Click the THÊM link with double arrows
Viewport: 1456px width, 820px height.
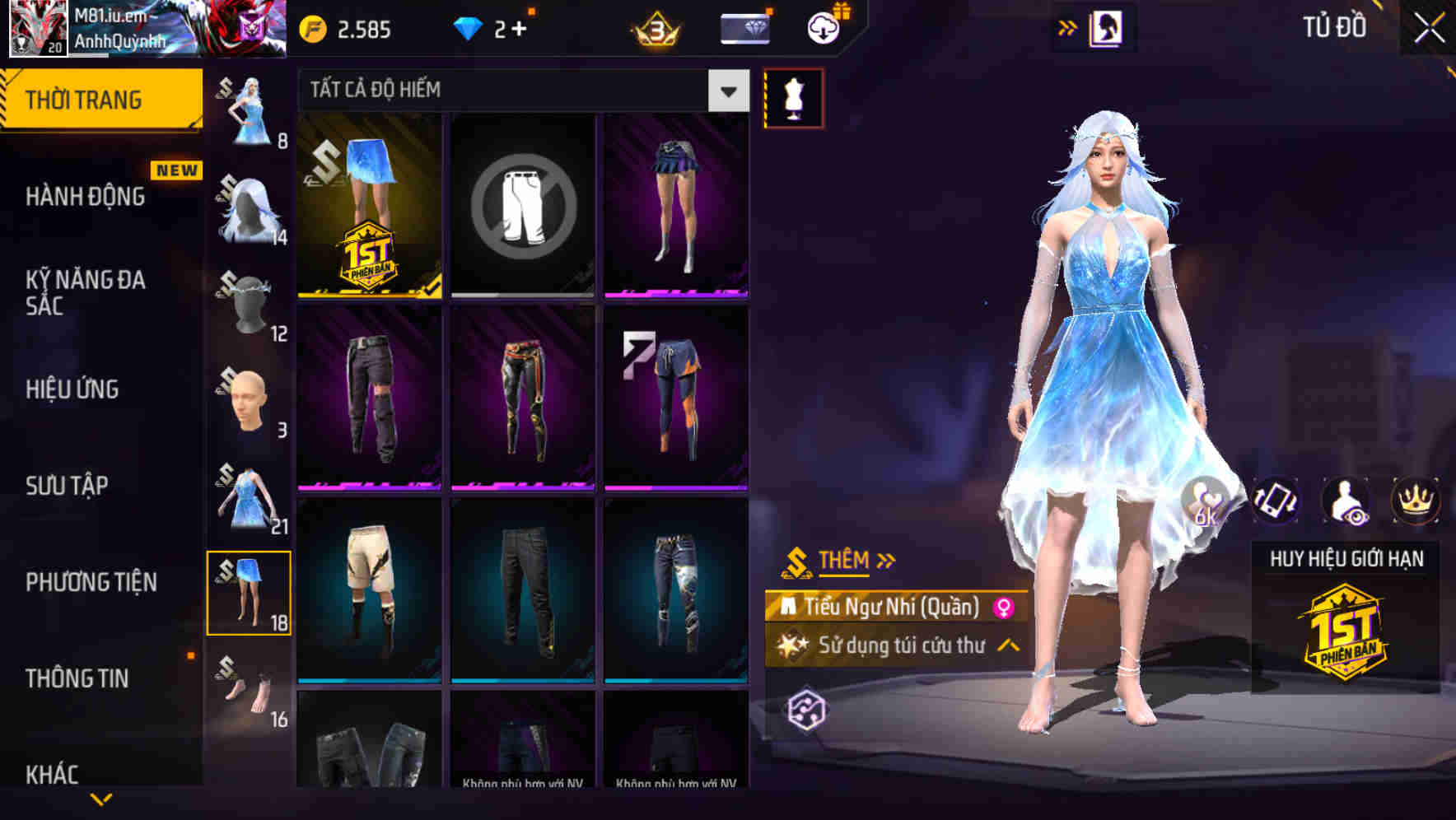tap(842, 560)
